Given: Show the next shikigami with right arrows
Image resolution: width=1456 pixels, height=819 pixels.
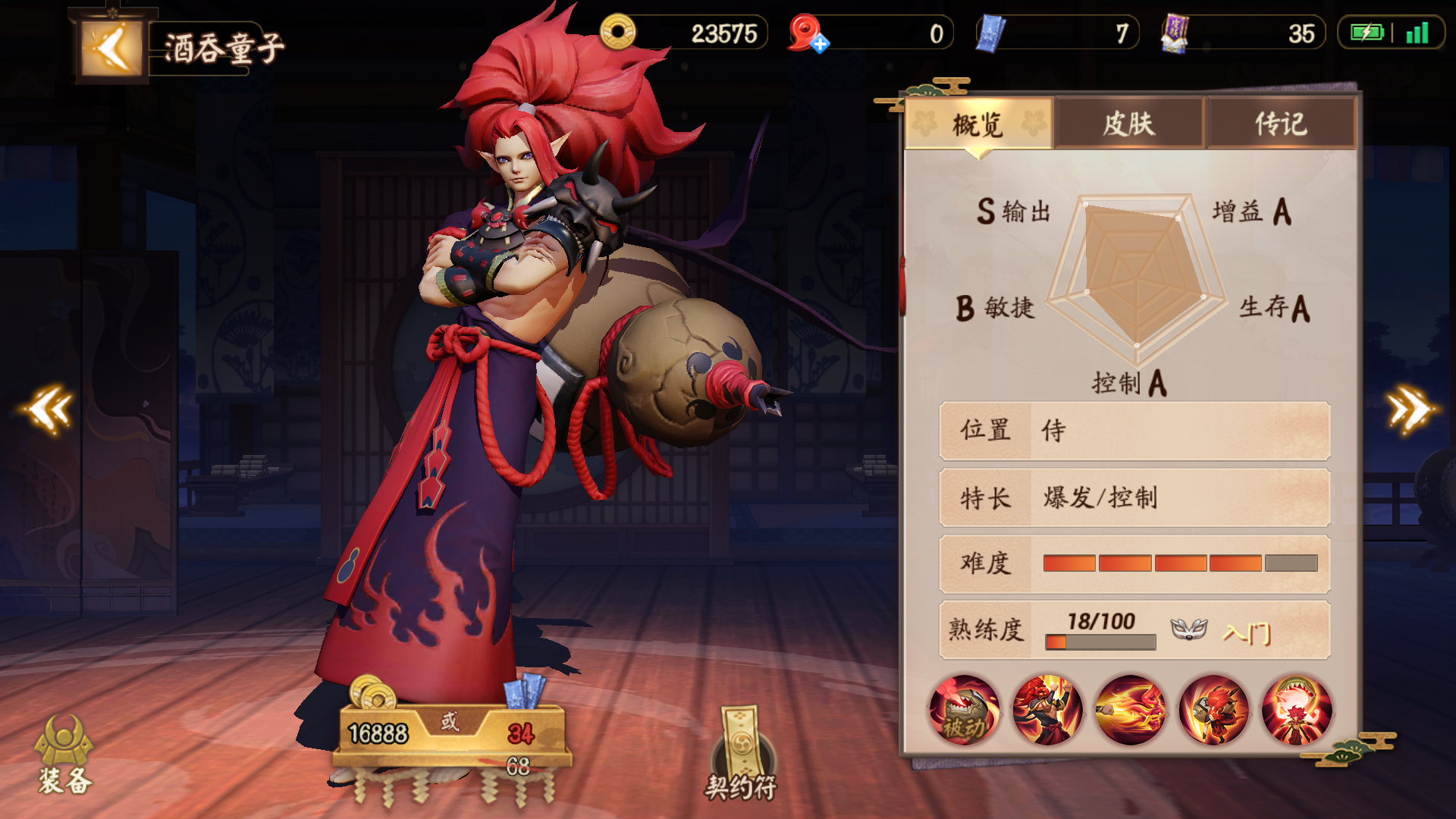Looking at the screenshot, I should tap(1409, 409).
